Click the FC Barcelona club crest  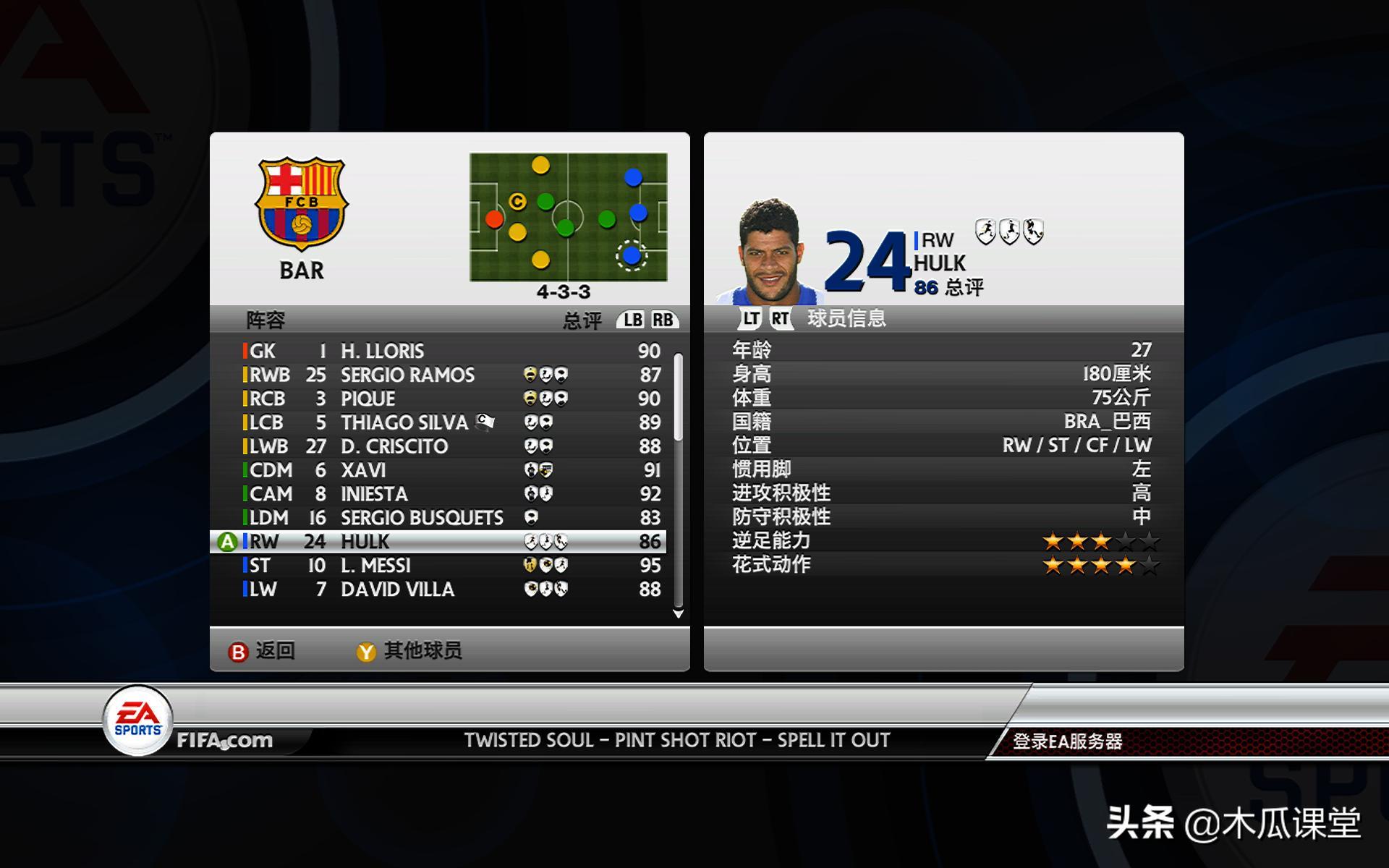coord(302,204)
